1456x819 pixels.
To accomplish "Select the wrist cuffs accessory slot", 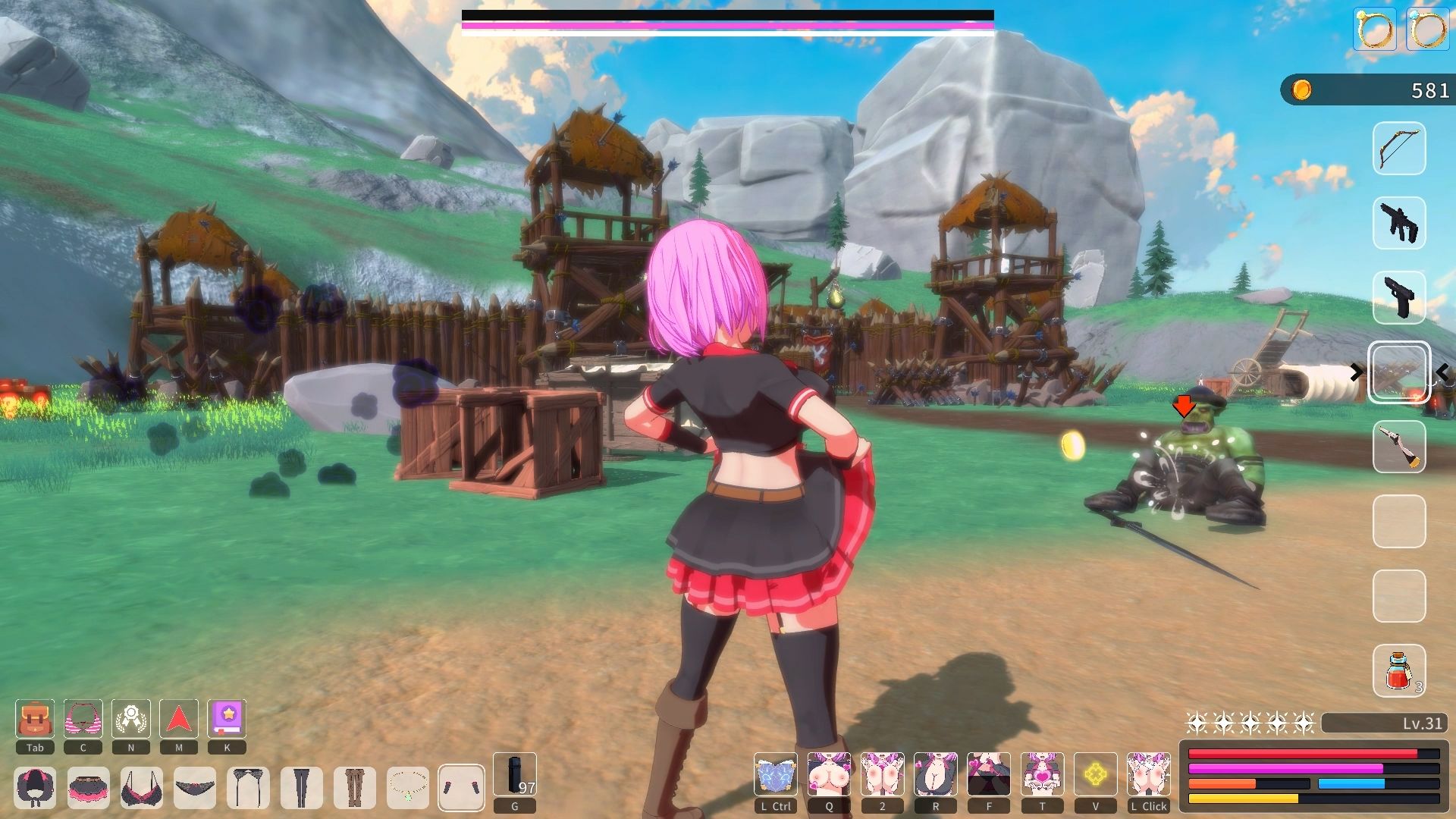I will (x=461, y=787).
